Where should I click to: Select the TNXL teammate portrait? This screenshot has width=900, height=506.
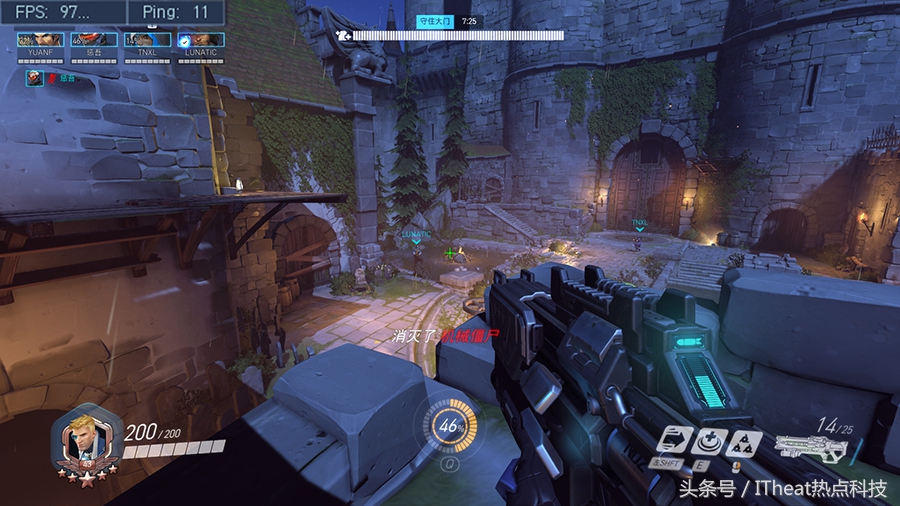pyautogui.click(x=146, y=40)
